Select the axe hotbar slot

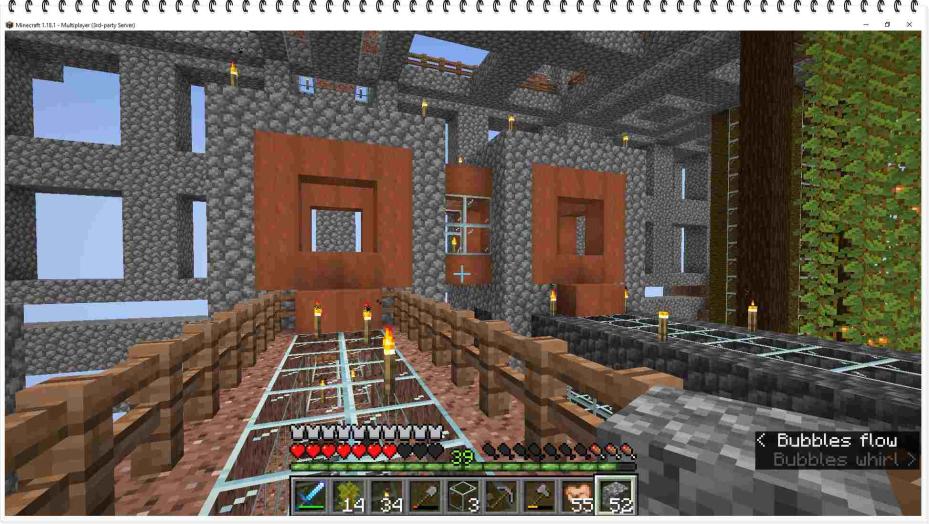540,496
